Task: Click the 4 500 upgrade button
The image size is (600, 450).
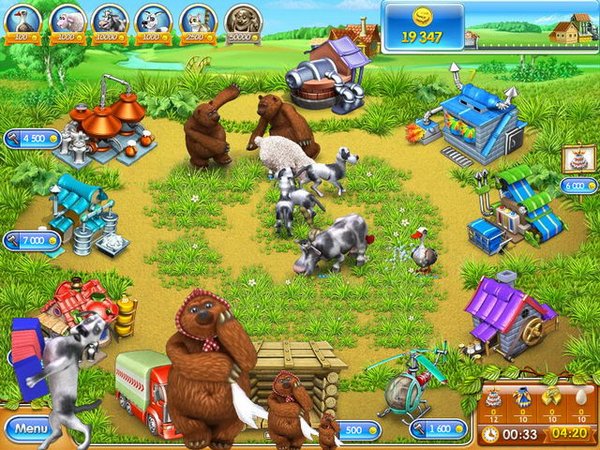Action: [32, 139]
